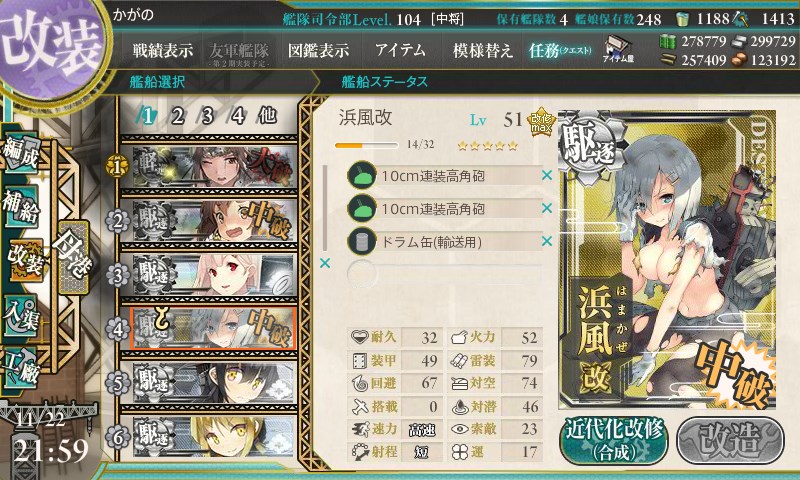Go to the 編成 organize screen
800x480 pixels.
coord(24,154)
